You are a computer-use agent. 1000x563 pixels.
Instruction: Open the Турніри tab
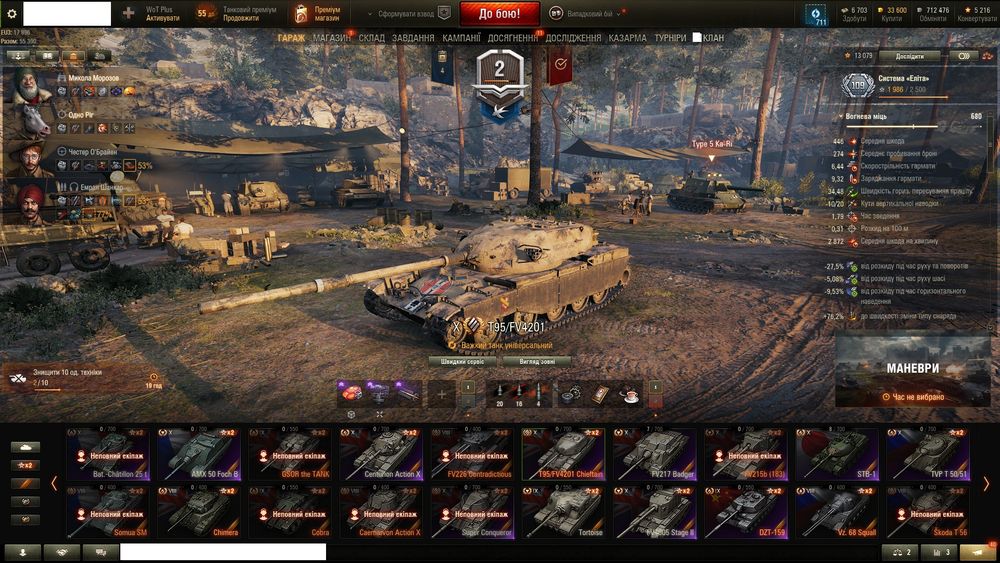[x=670, y=38]
